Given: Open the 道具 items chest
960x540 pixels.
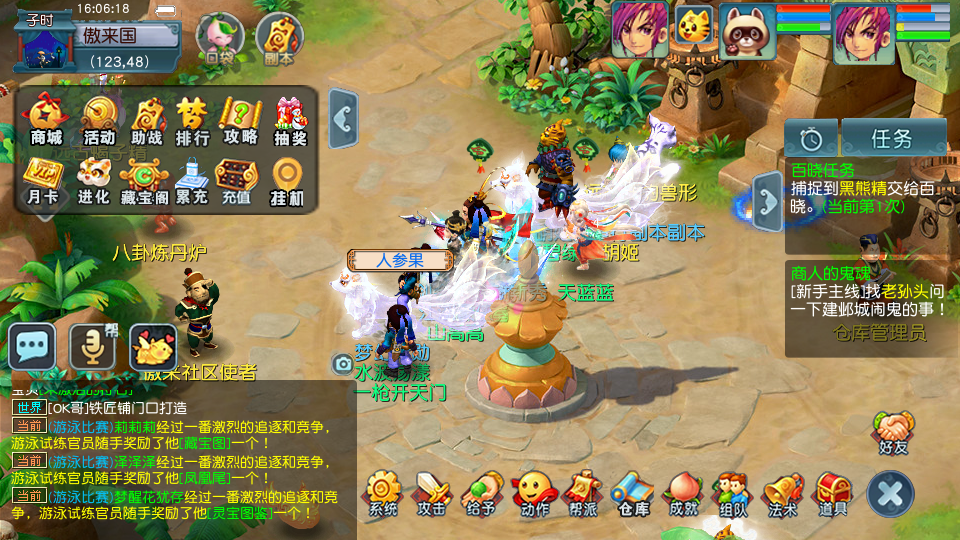Looking at the screenshot, I should click(833, 494).
